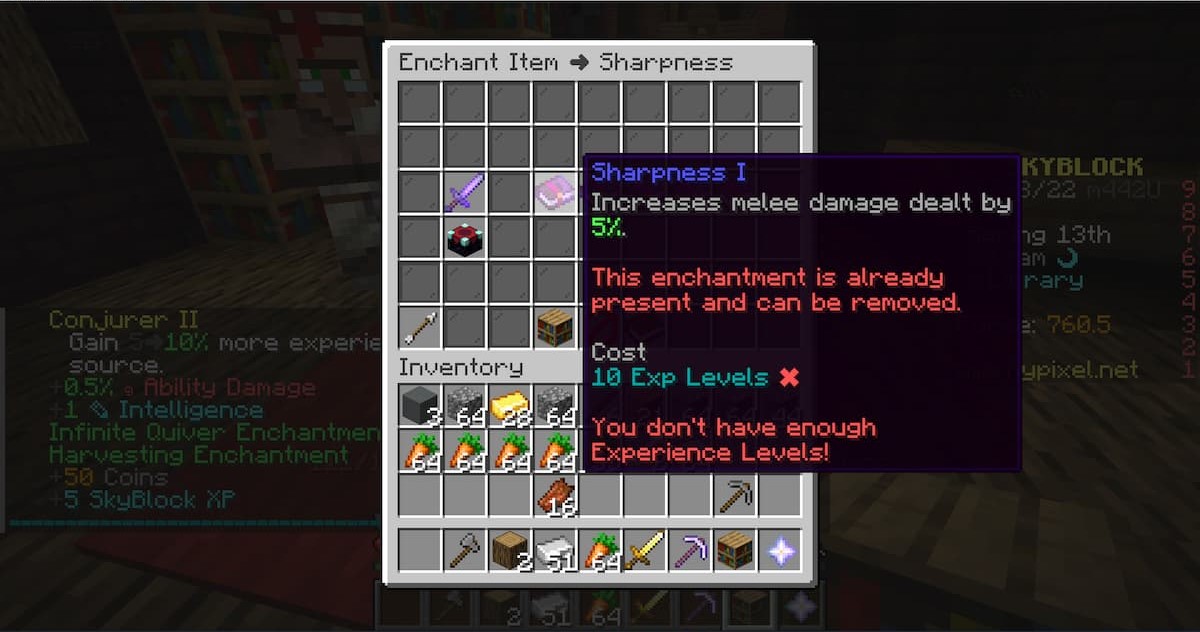Screen dimensions: 1200x632
Task: Go back using the arrow icon
Action: pos(420,327)
